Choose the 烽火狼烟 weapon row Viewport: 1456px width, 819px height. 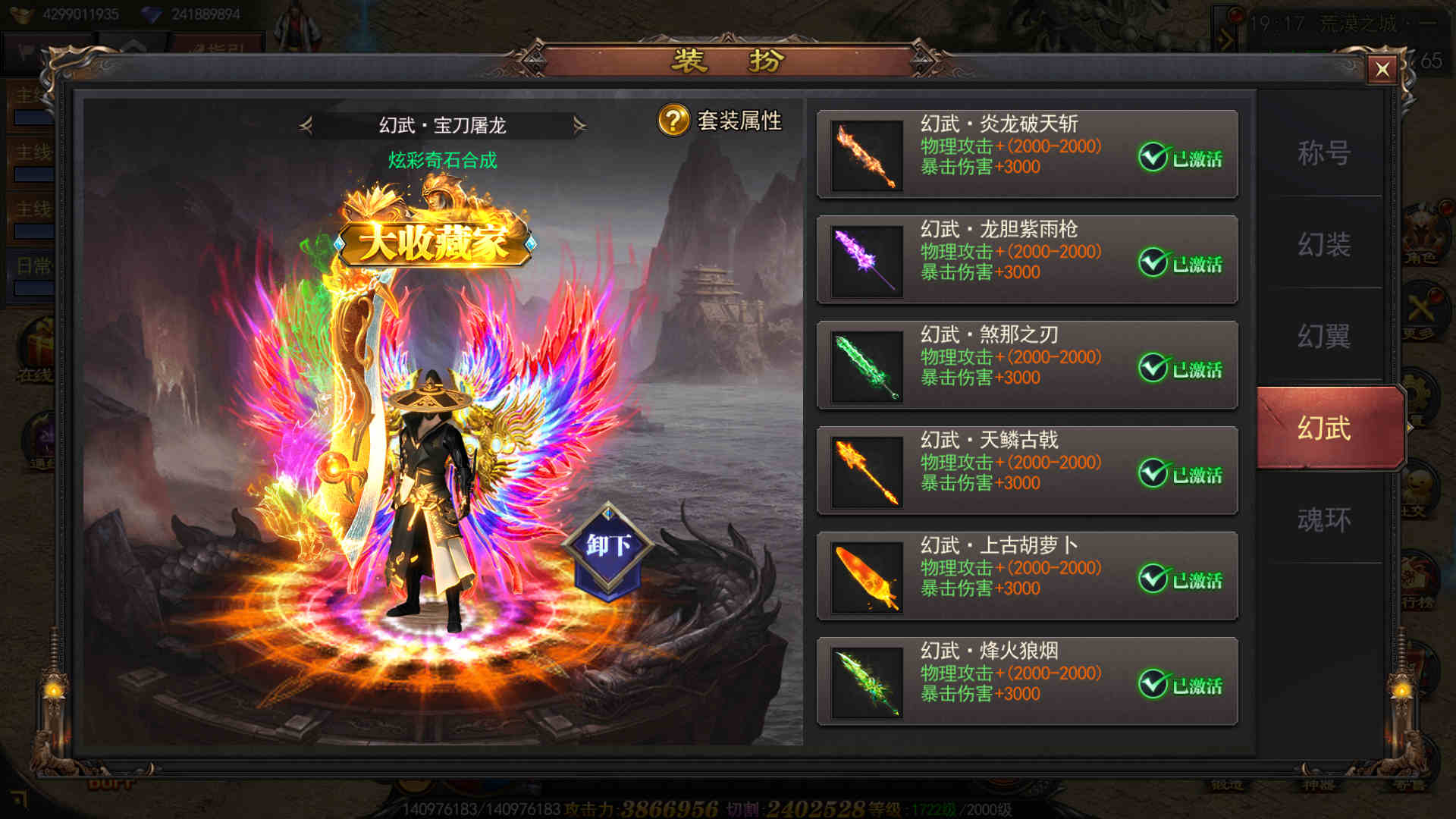[1027, 682]
